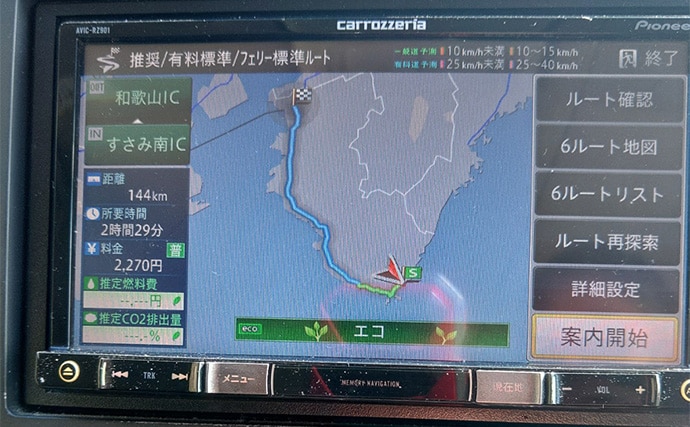Click the メニュー hardware menu button
This screenshot has height=427, width=690.
(x=237, y=378)
